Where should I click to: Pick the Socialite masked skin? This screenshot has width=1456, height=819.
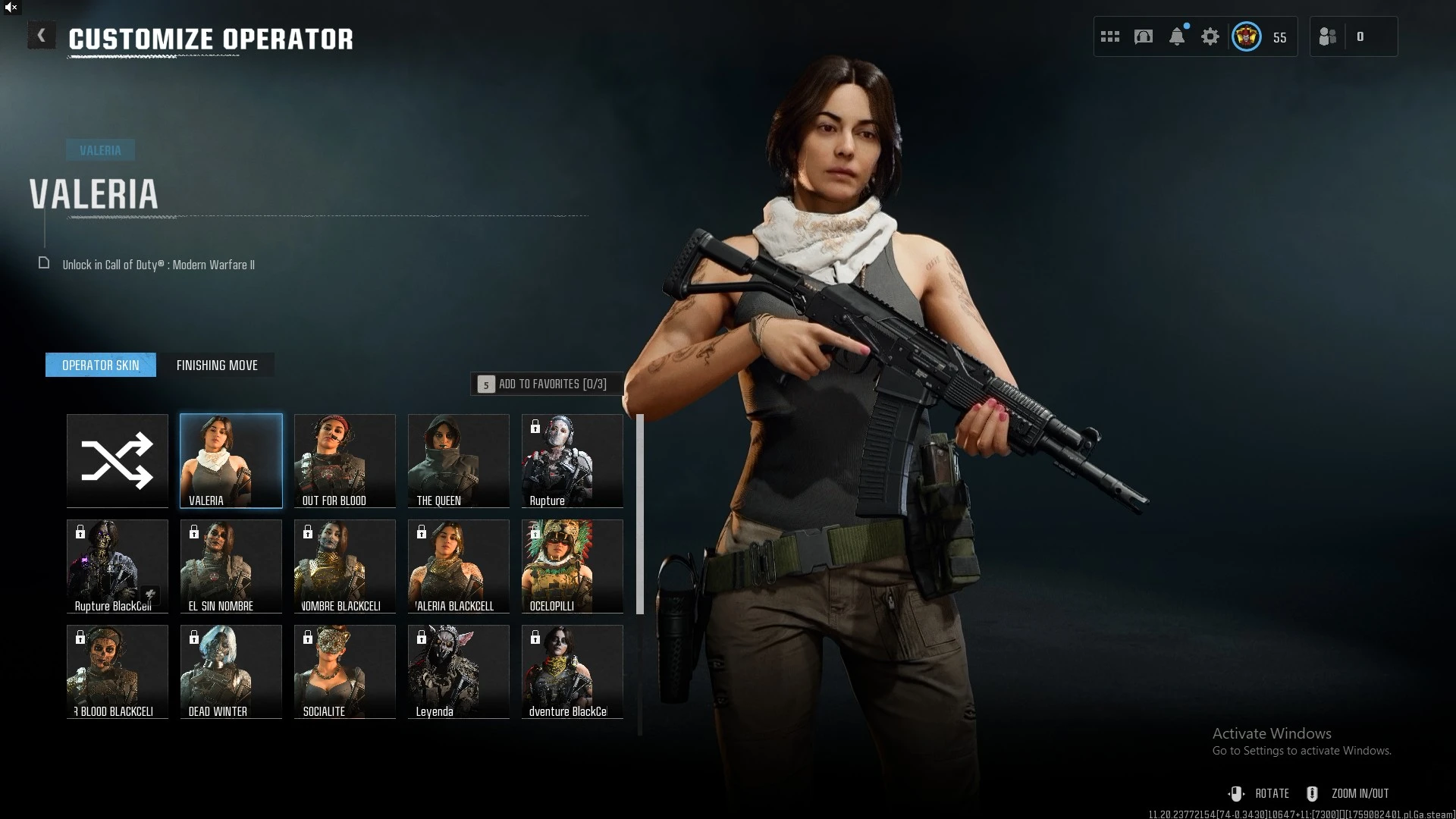(x=345, y=671)
